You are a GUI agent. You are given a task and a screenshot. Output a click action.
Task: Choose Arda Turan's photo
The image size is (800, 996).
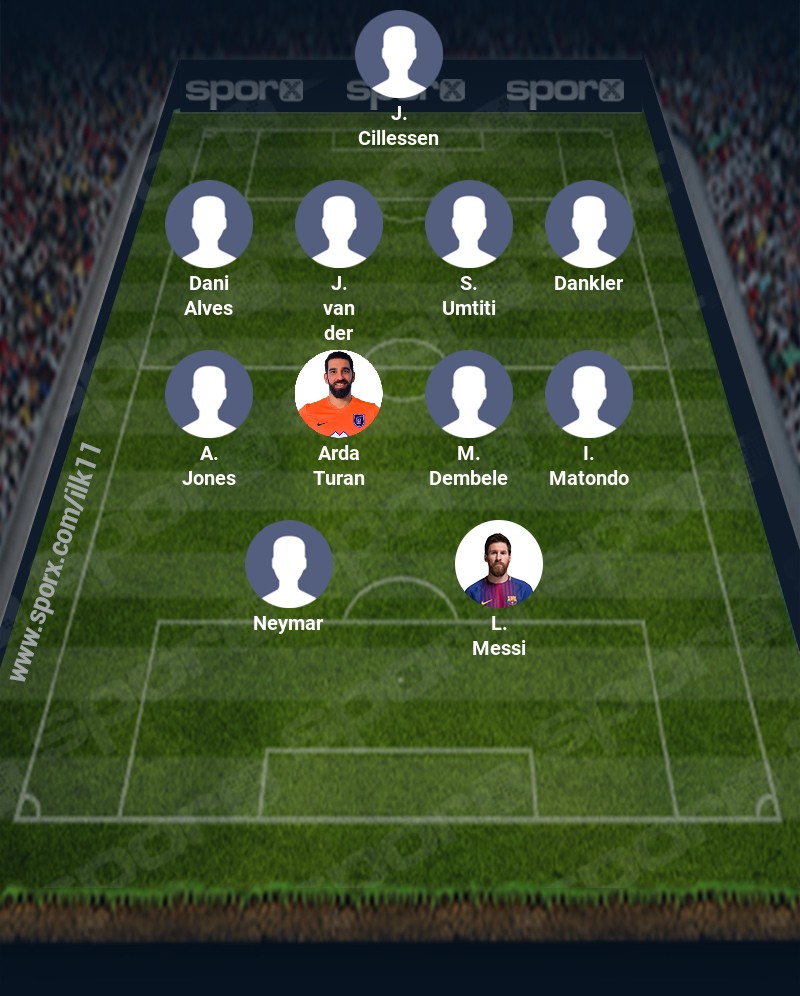pyautogui.click(x=339, y=394)
